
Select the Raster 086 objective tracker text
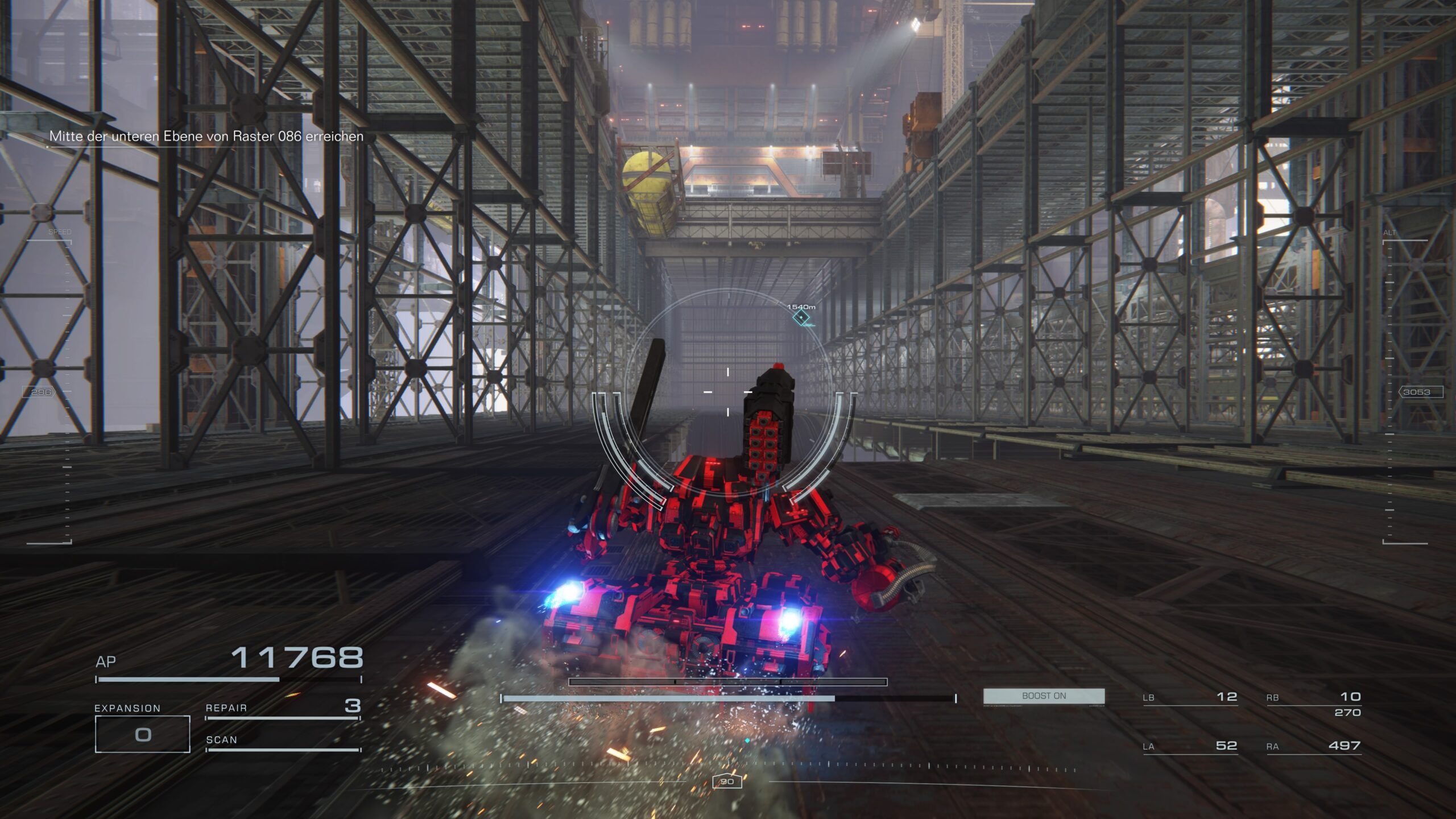pos(206,136)
